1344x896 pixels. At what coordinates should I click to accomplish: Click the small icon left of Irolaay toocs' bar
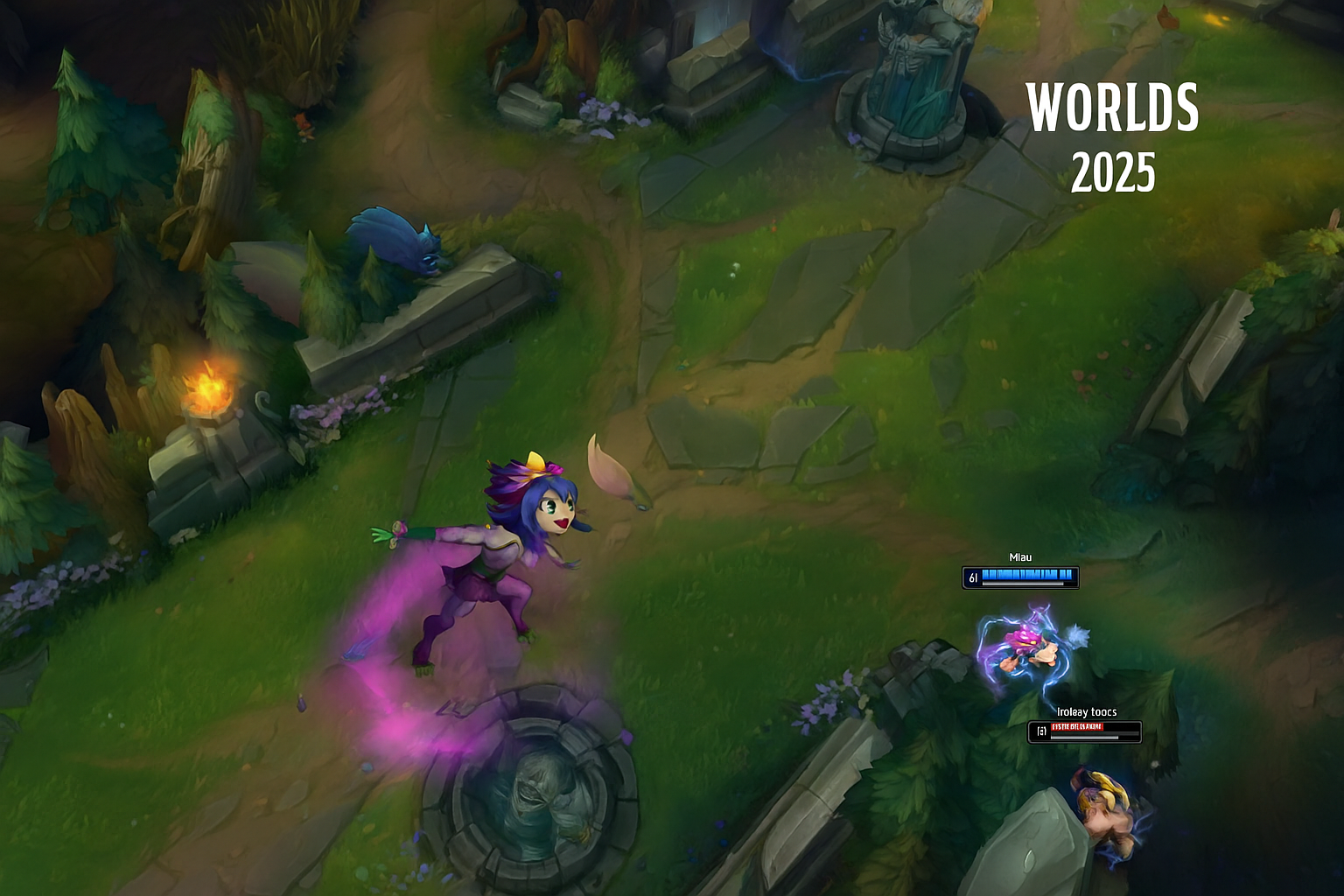pos(1040,729)
